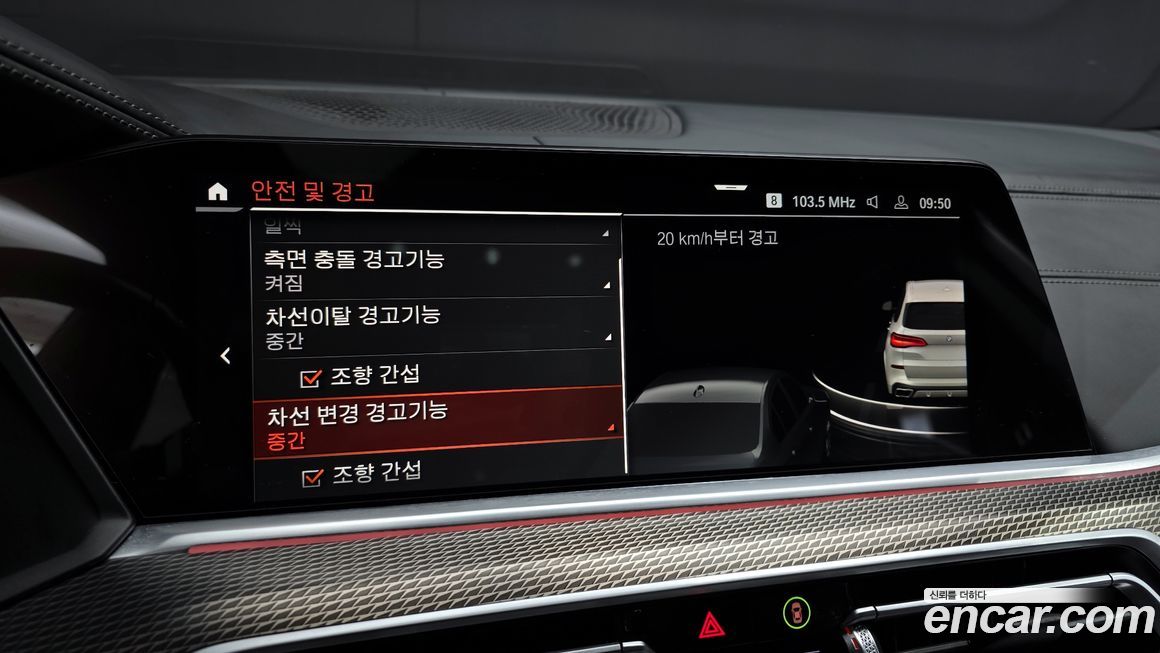
Task: Toggle 조향 간섭 under 차선이탈 경고기능
Action: coord(312,377)
